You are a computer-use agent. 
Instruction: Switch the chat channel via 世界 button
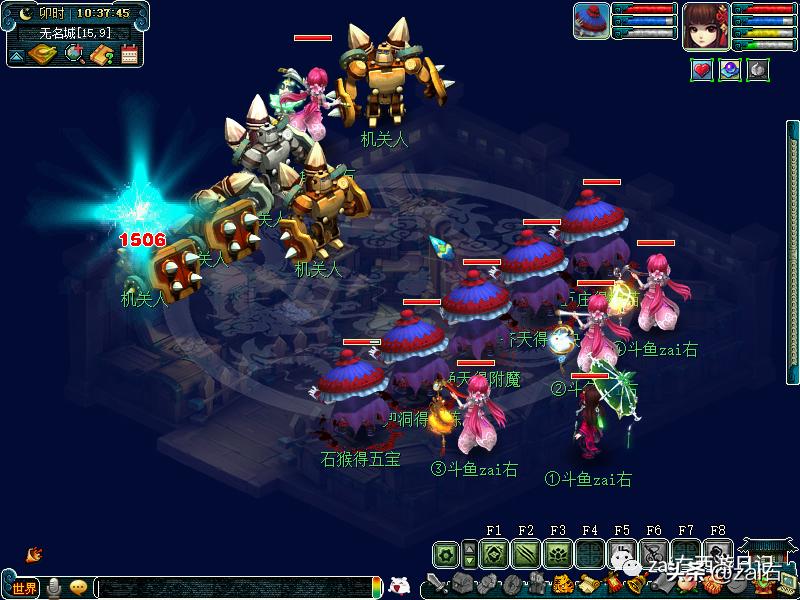(x=24, y=588)
